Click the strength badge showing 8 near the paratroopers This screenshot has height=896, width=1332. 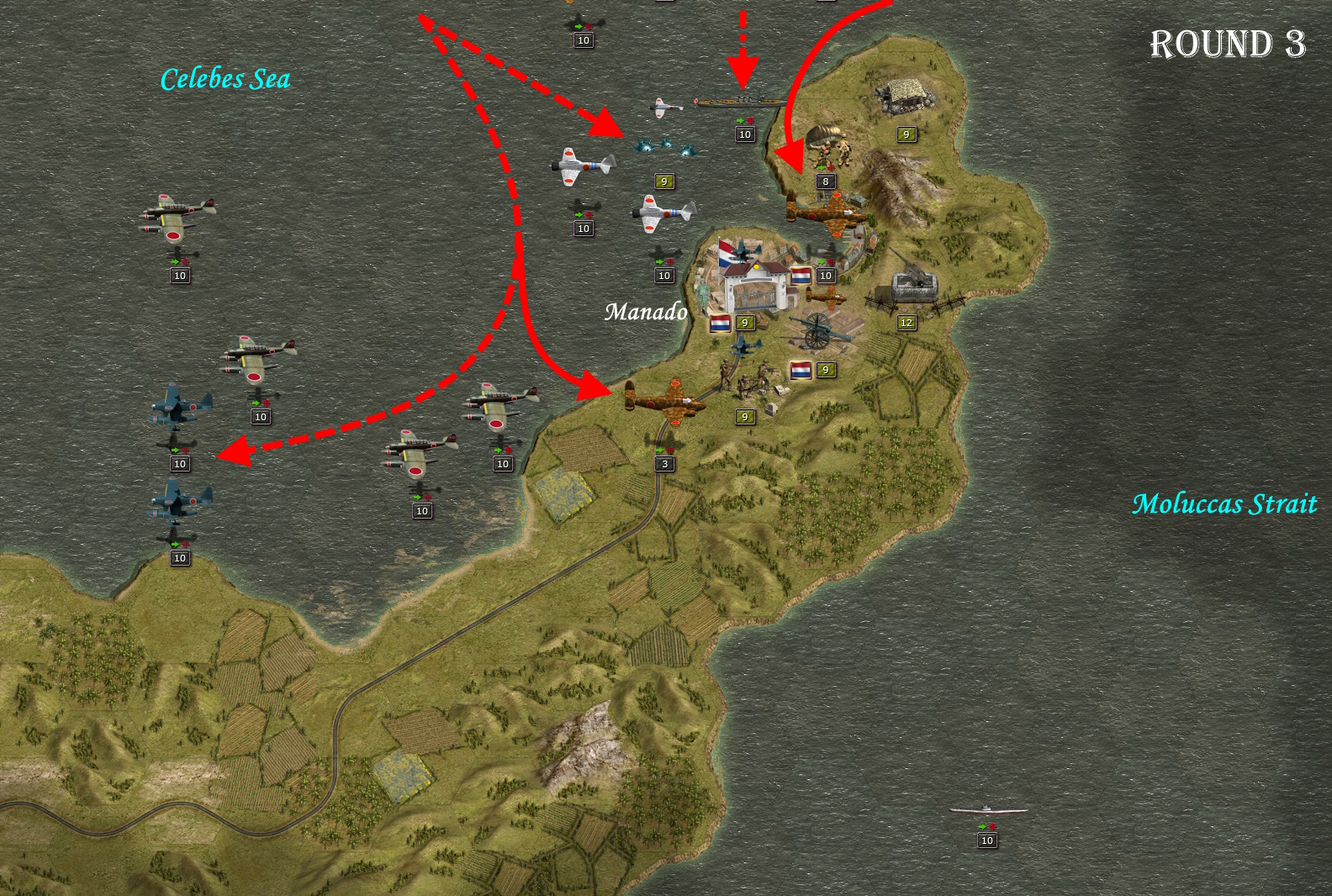tap(824, 179)
